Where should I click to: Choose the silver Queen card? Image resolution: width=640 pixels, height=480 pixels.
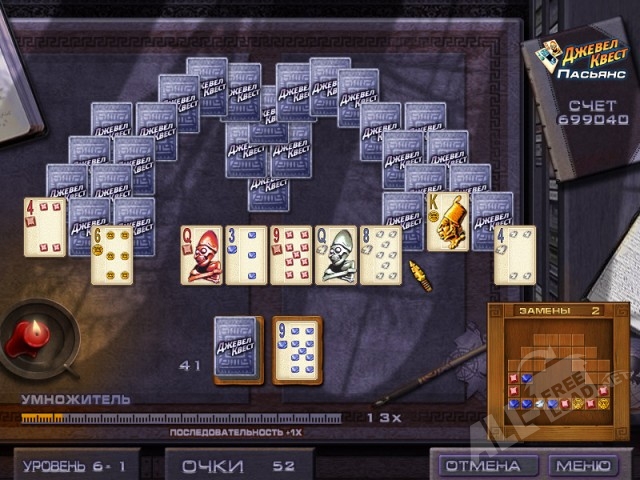(336, 255)
